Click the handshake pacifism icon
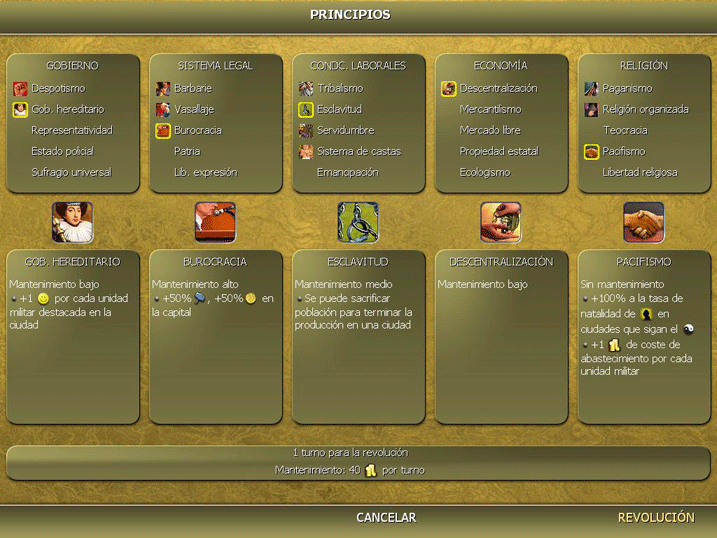The image size is (717, 538). [x=644, y=222]
